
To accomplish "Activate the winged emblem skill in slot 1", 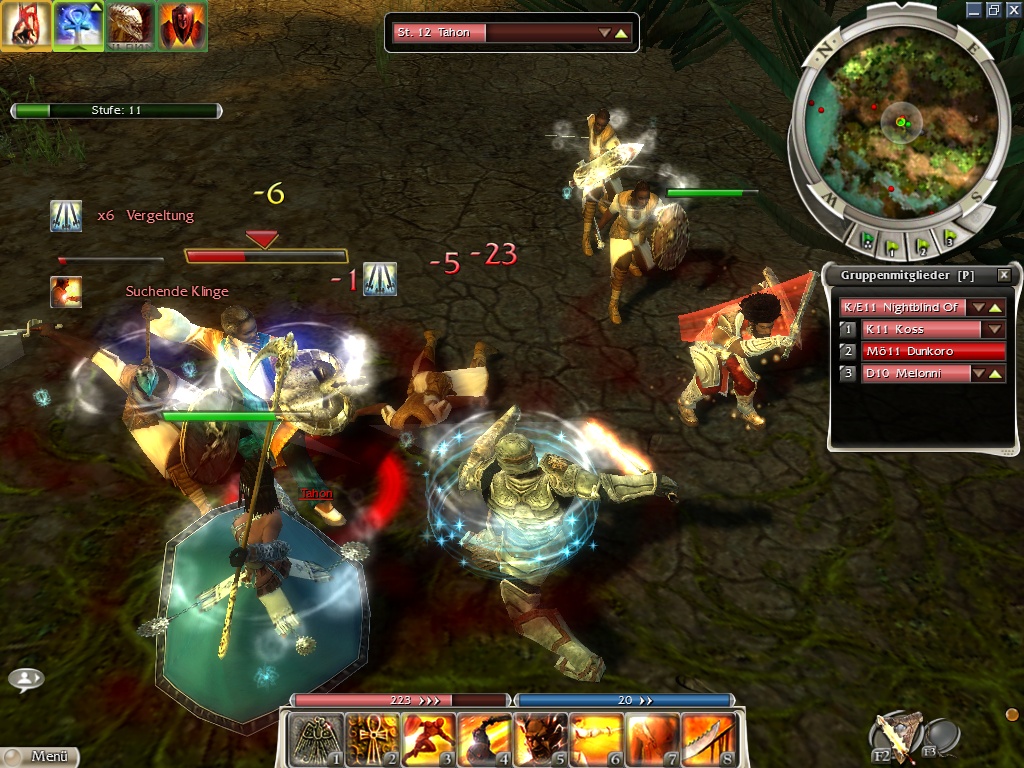I will 315,739.
